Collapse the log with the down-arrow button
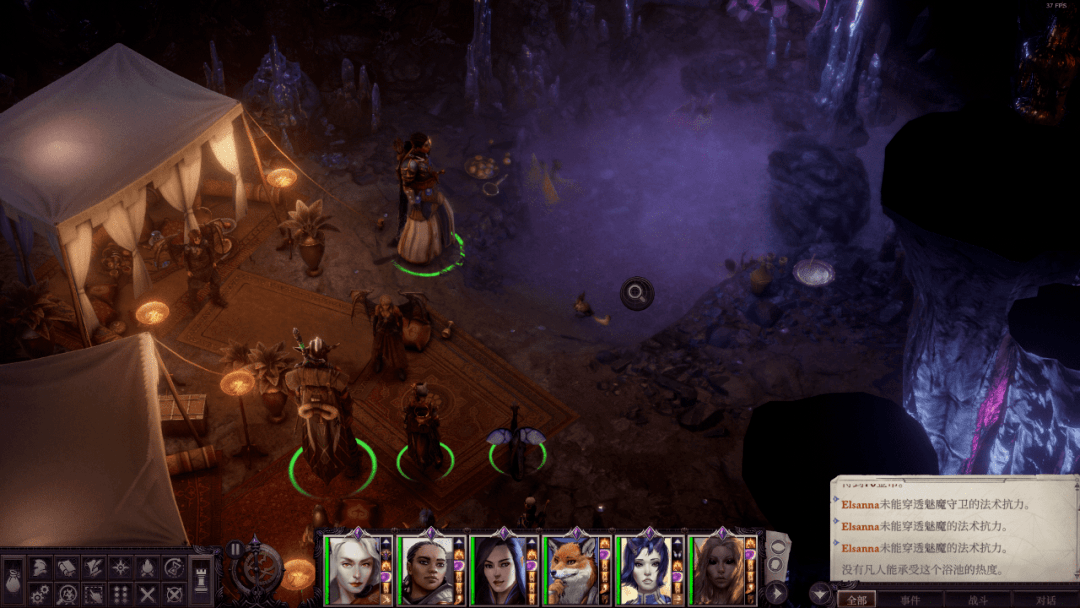The height and width of the screenshot is (608, 1080). [820, 593]
